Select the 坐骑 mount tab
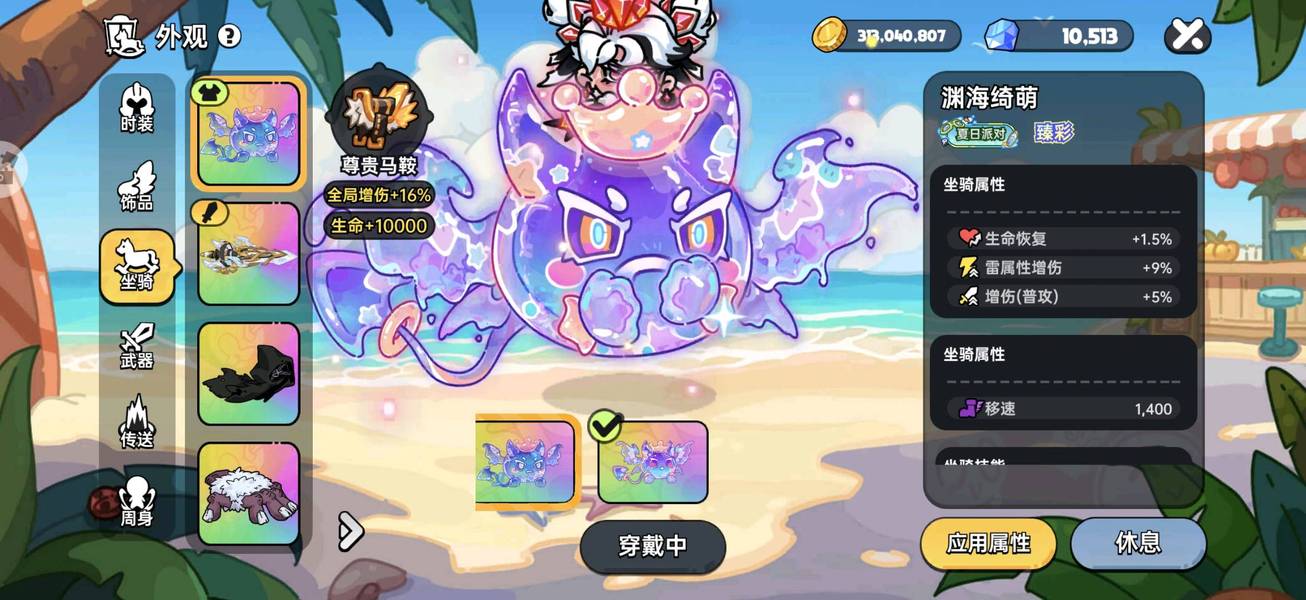Image resolution: width=1306 pixels, height=600 pixels. pyautogui.click(x=137, y=265)
